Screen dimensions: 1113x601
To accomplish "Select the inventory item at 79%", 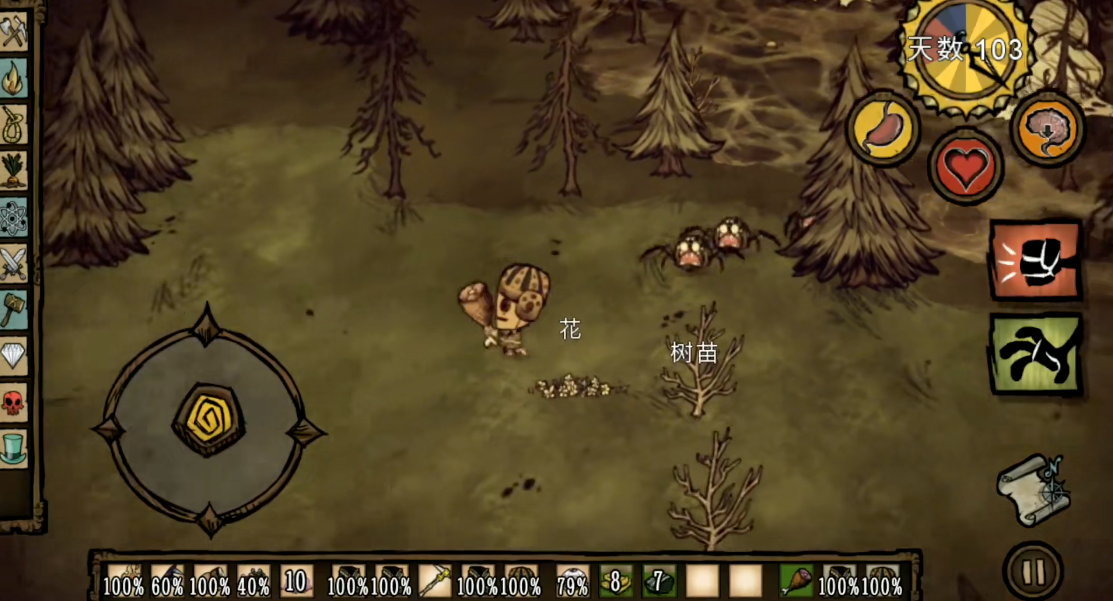I will coord(572,580).
